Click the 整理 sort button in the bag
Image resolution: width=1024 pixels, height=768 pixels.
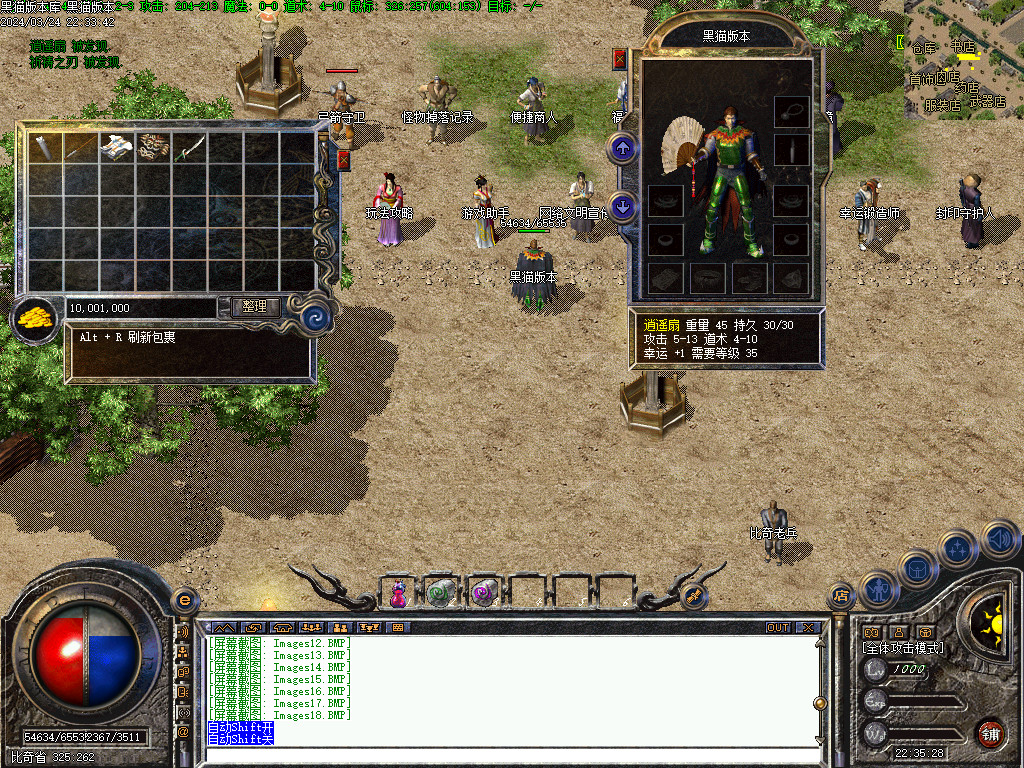tap(255, 307)
